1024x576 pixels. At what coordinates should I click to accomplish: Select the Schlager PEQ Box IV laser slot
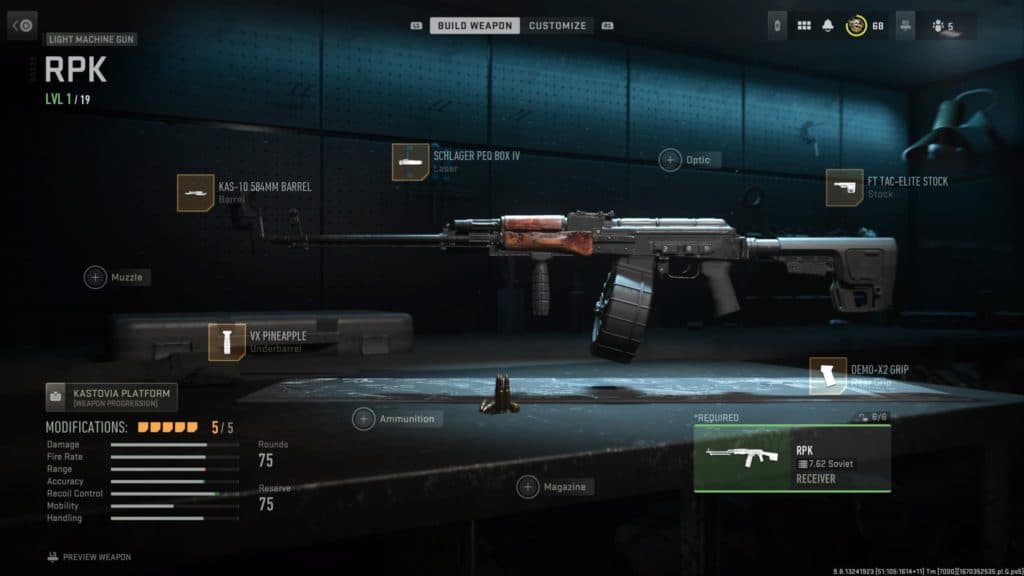pyautogui.click(x=410, y=162)
